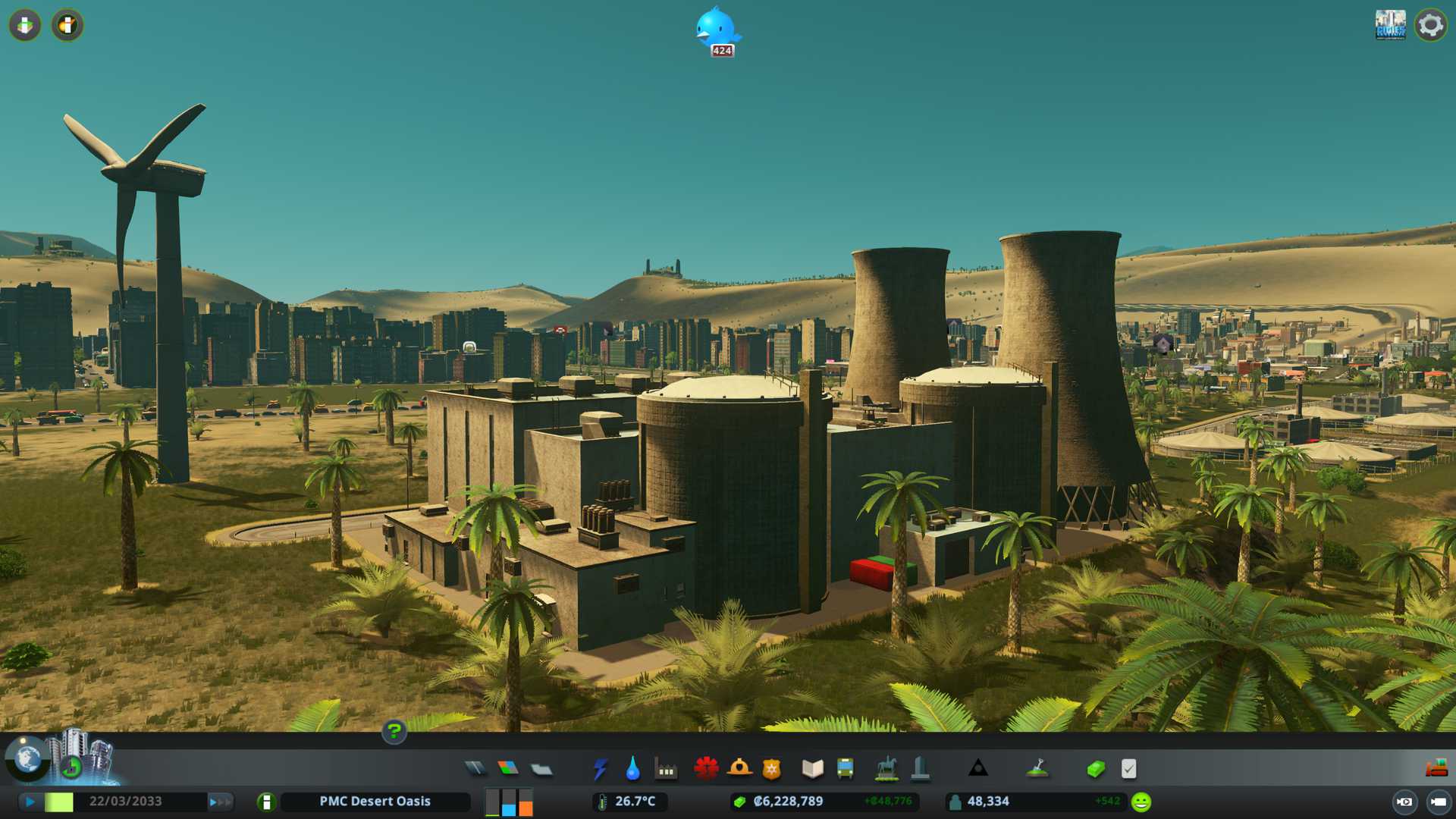Viewport: 1456px width, 819px height.
Task: Open the Landscaping shovel tool
Action: point(1037,769)
